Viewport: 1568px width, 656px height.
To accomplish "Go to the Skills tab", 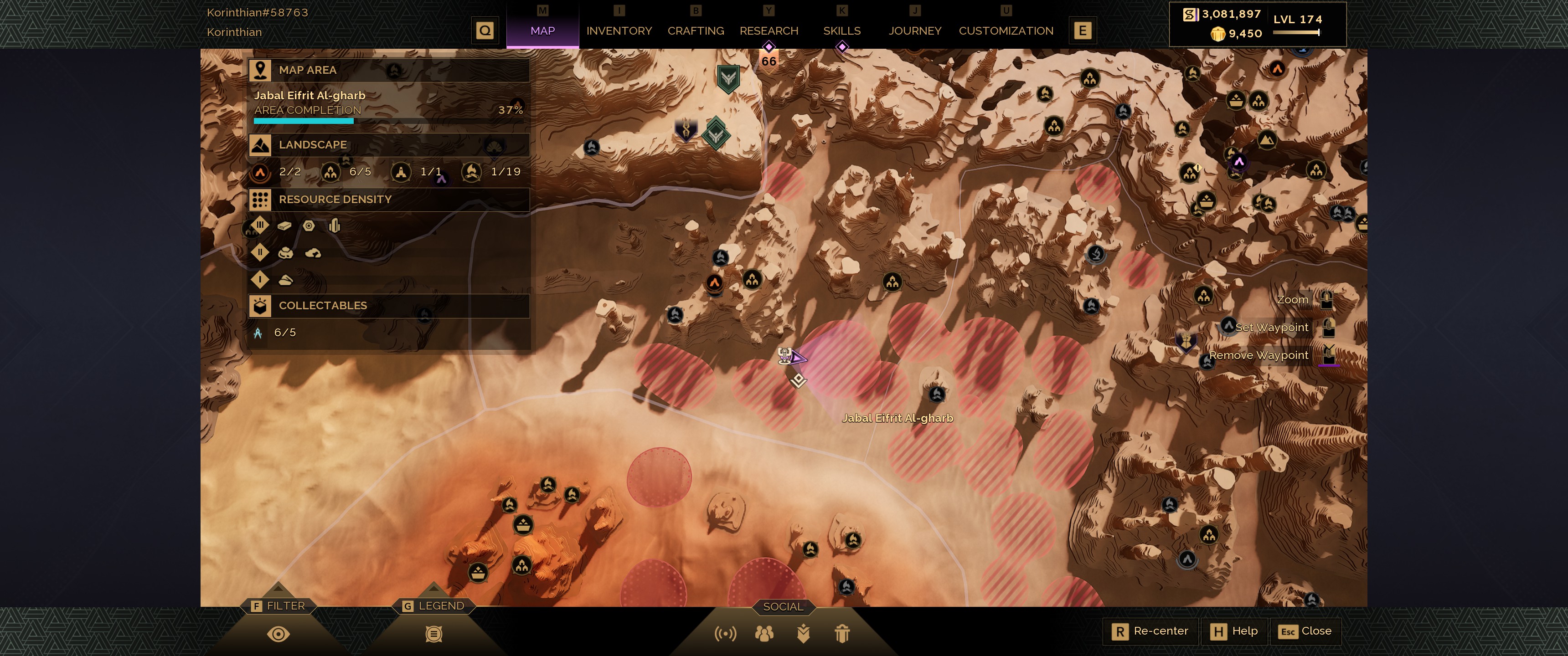I will [x=841, y=31].
